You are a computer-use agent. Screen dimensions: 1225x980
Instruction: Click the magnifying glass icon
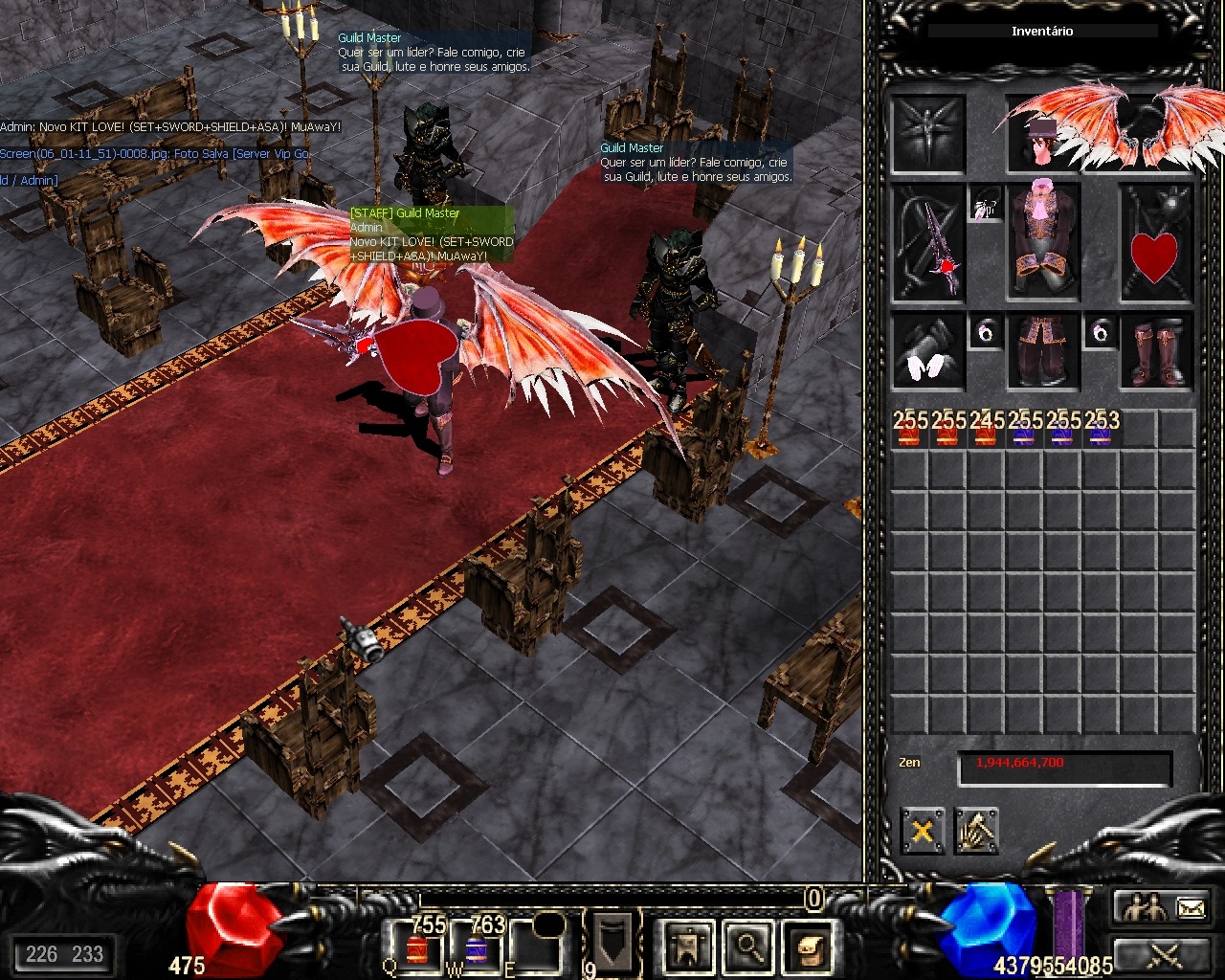pyautogui.click(x=747, y=947)
